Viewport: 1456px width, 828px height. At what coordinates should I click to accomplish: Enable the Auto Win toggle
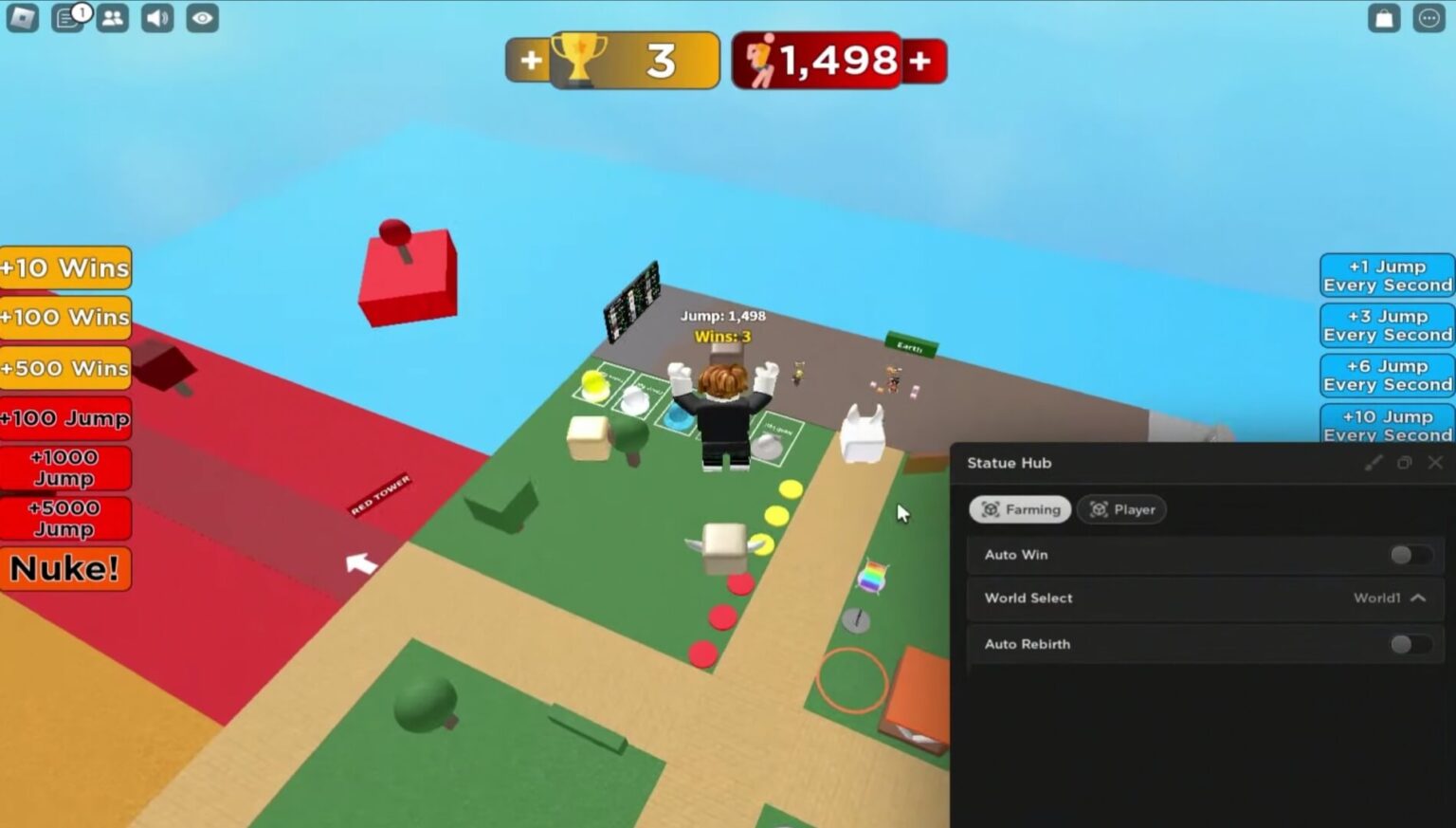point(1408,555)
